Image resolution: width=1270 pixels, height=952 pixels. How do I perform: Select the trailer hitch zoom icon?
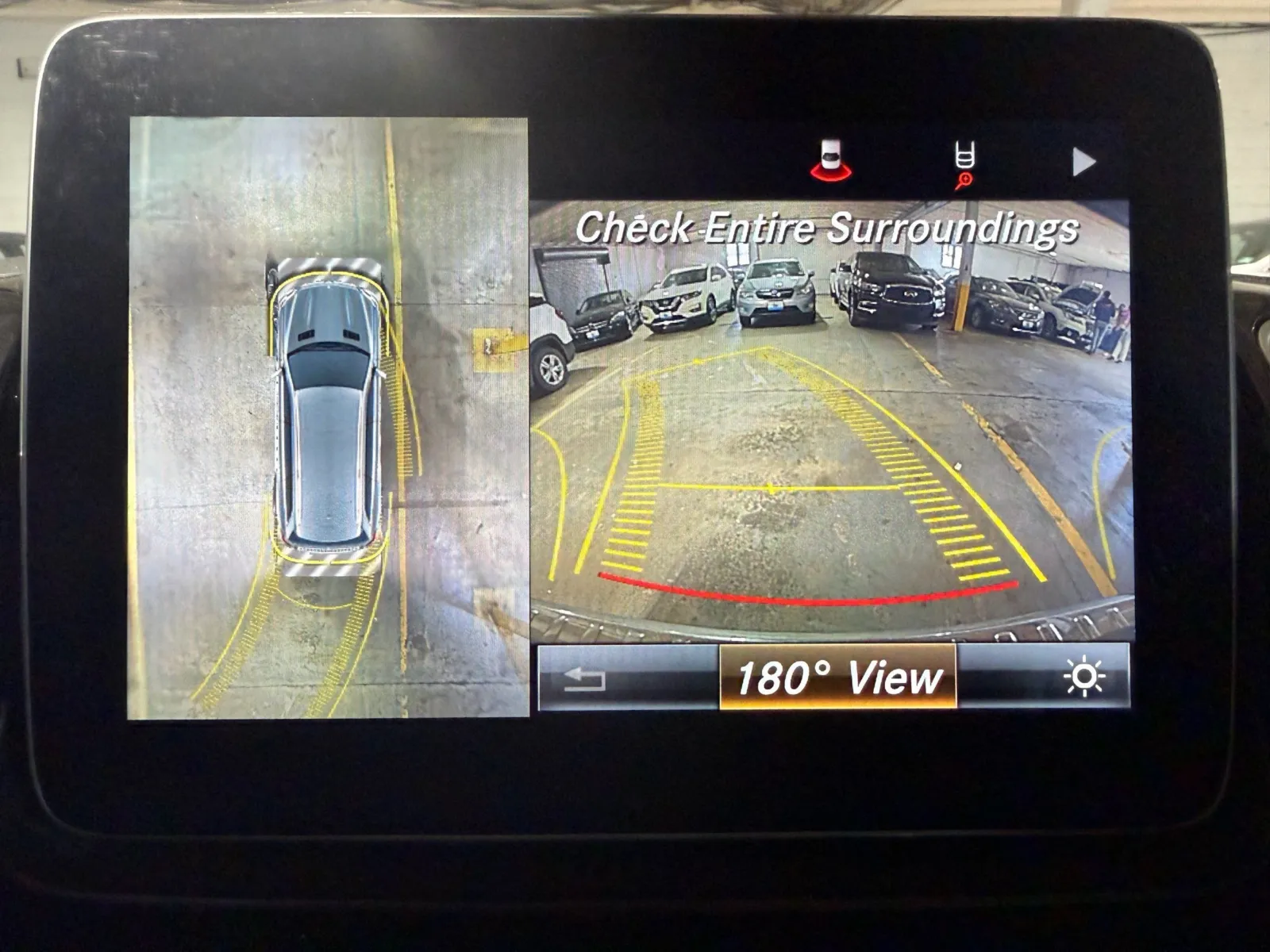point(965,166)
